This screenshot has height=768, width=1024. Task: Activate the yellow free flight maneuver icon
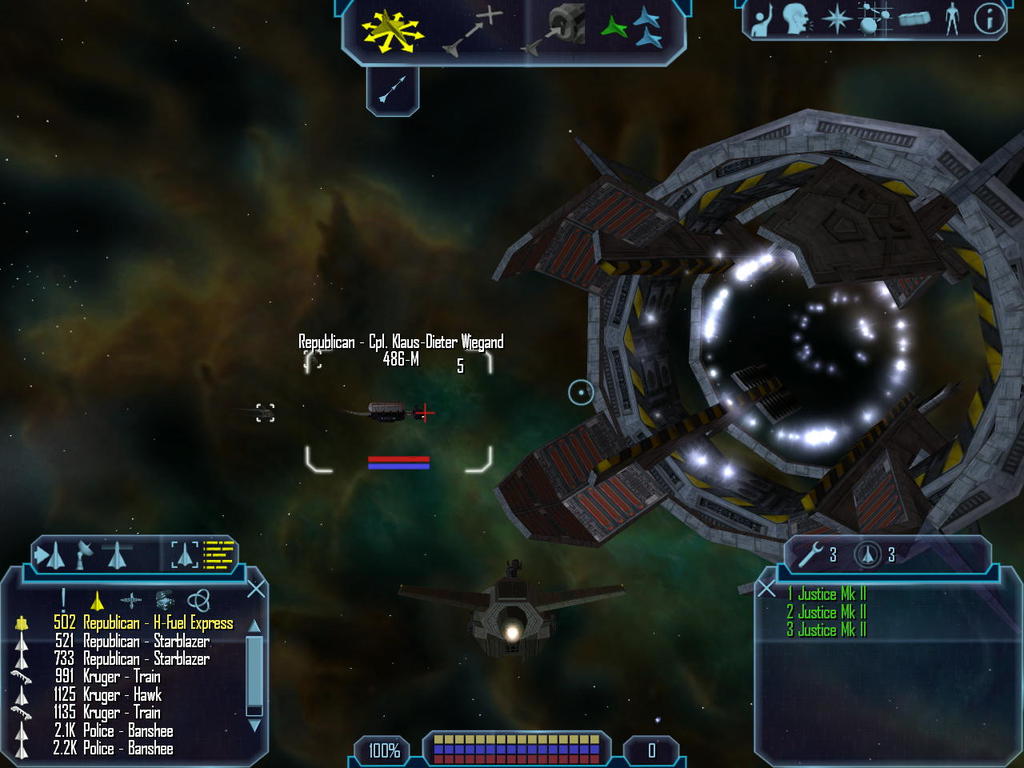pos(392,30)
